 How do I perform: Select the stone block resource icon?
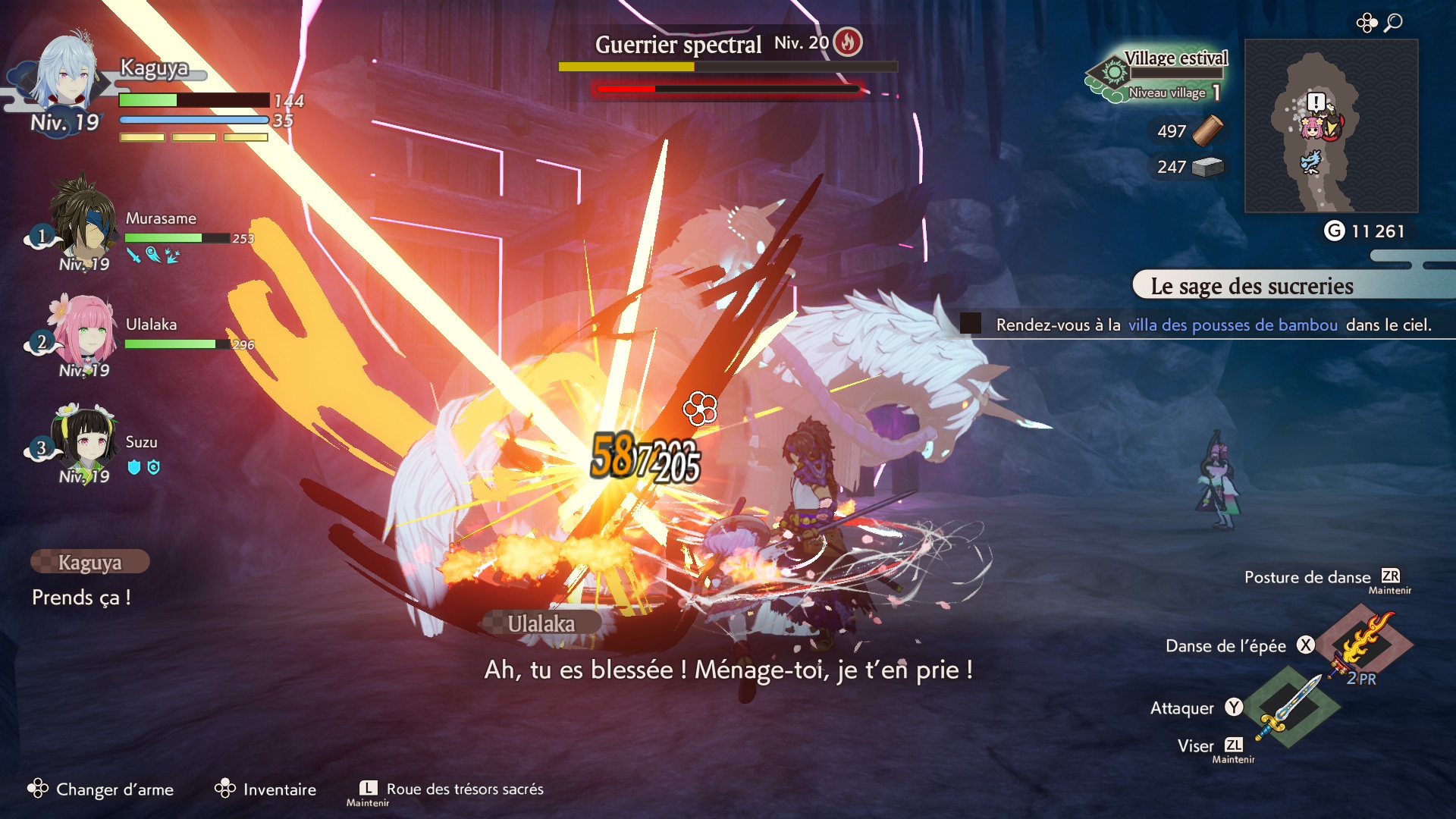click(x=1207, y=167)
